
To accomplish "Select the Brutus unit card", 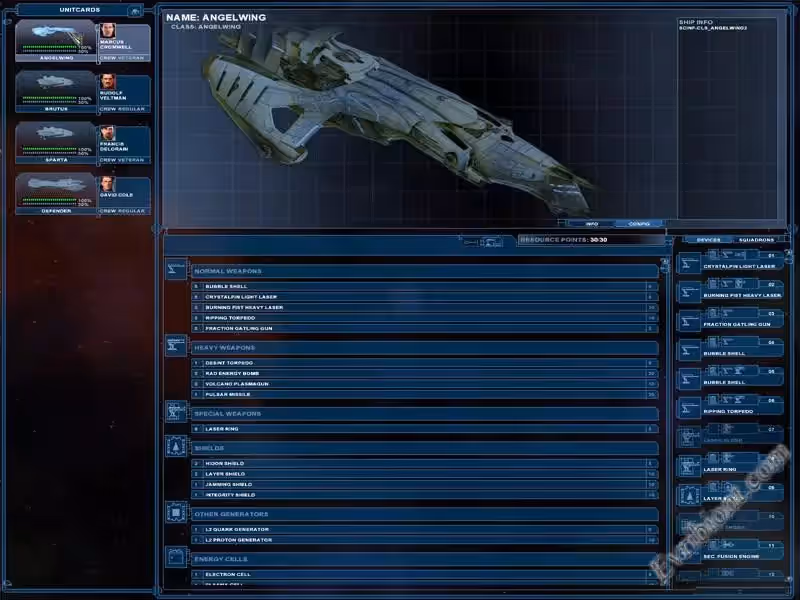I will 57,91.
